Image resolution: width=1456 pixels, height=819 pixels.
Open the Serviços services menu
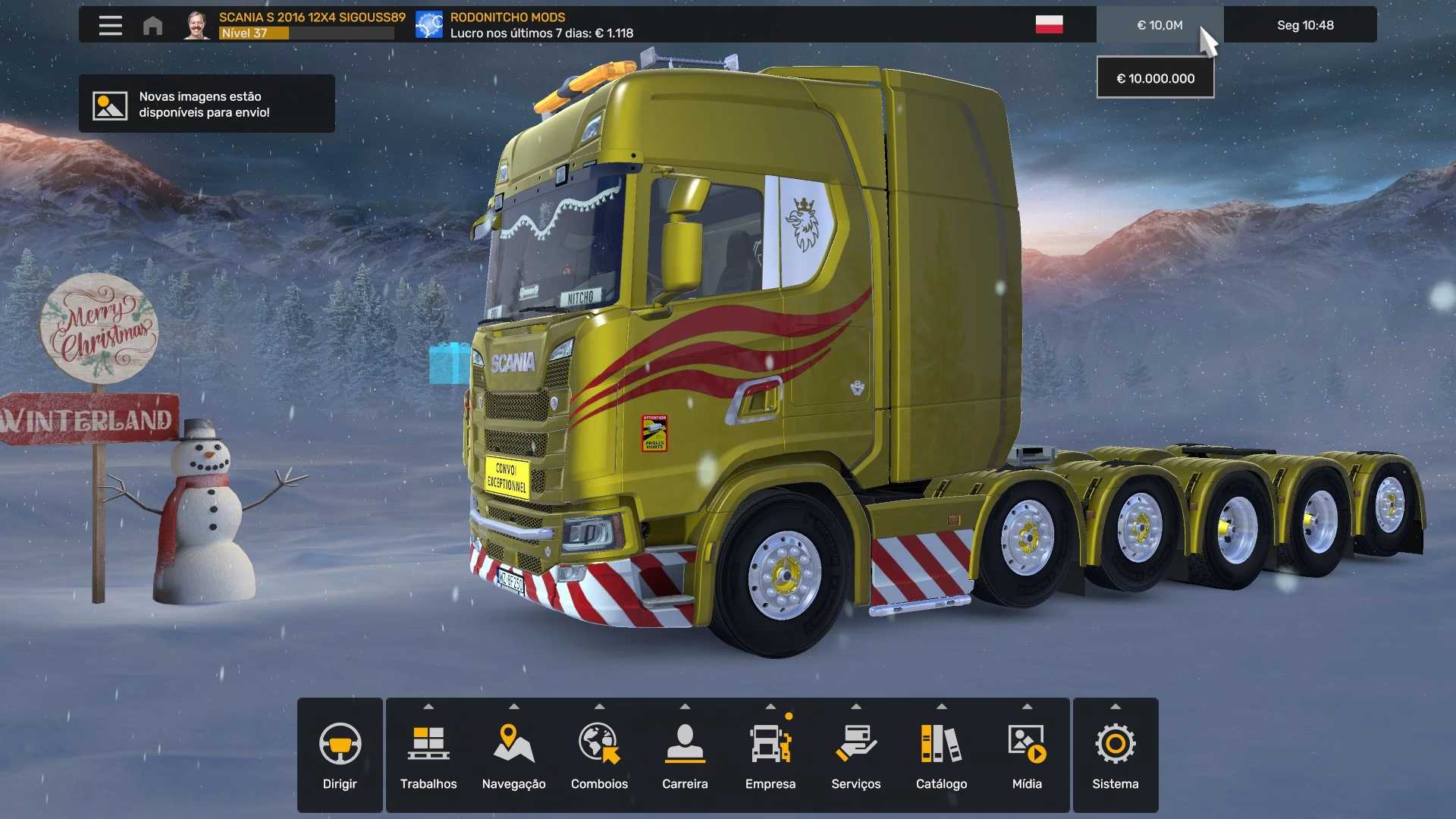click(x=855, y=755)
